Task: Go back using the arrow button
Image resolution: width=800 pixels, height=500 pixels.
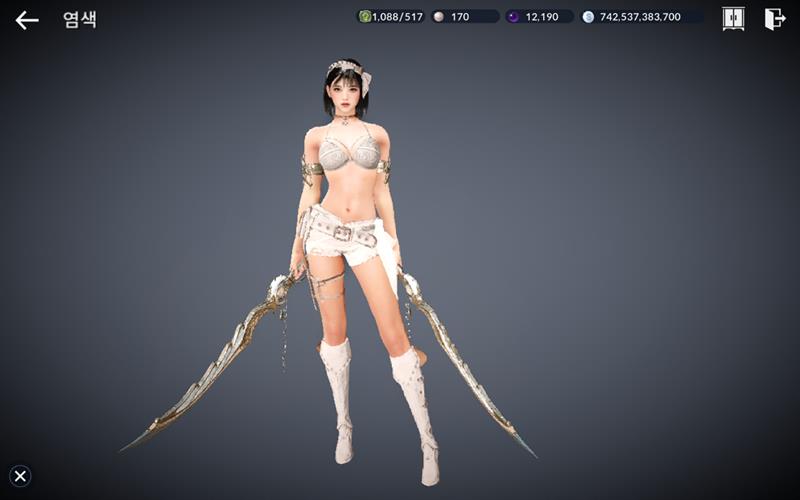Action: tap(27, 19)
